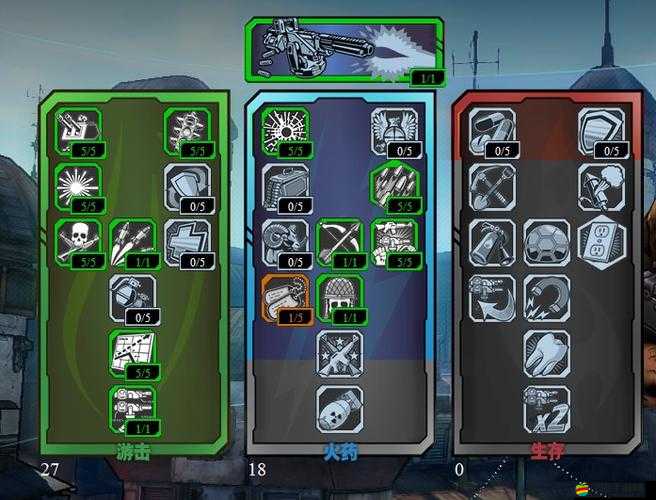
Task: Select the electrical outlet skill
Action: tap(600, 240)
